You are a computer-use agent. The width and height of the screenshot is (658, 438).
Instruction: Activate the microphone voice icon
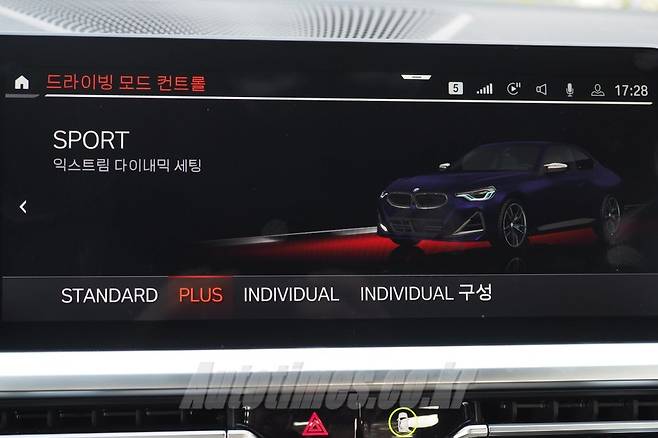tap(570, 89)
